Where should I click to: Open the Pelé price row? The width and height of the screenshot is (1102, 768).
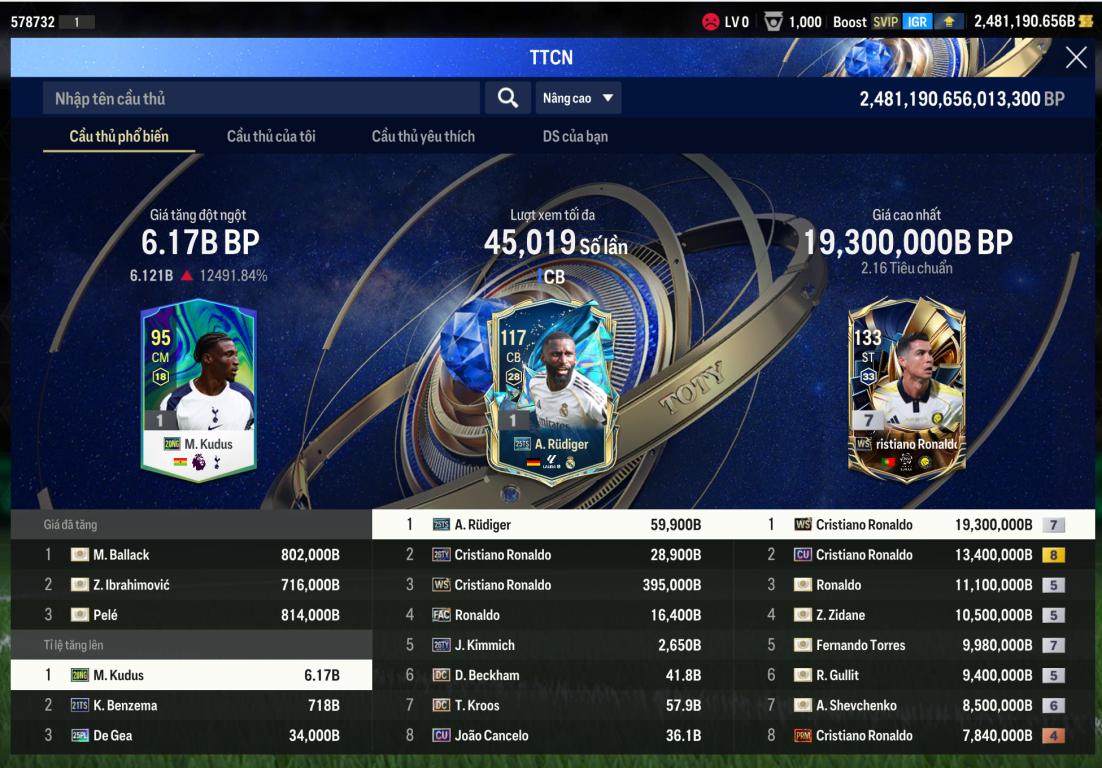[191, 615]
